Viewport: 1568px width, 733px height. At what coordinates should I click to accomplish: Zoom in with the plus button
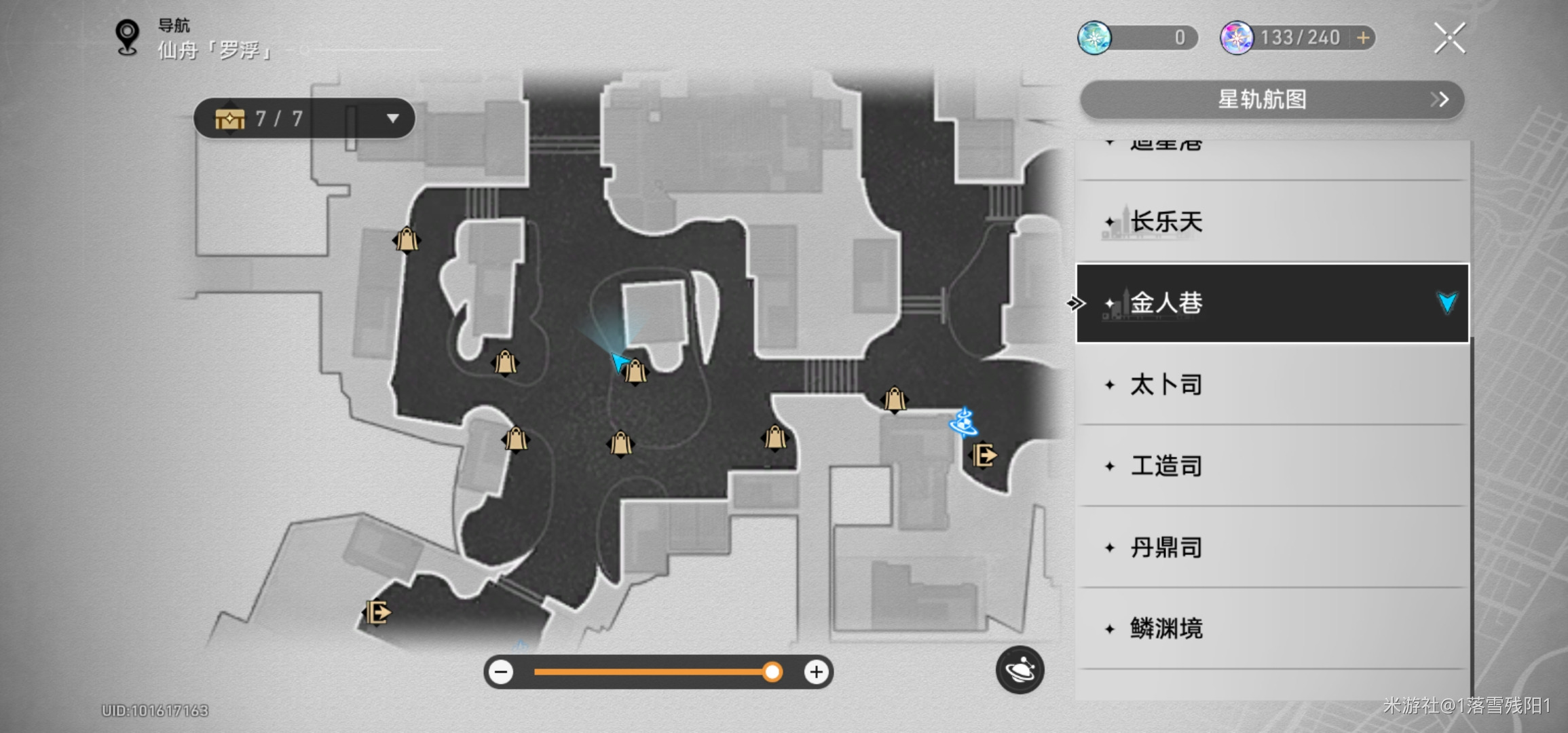(816, 672)
